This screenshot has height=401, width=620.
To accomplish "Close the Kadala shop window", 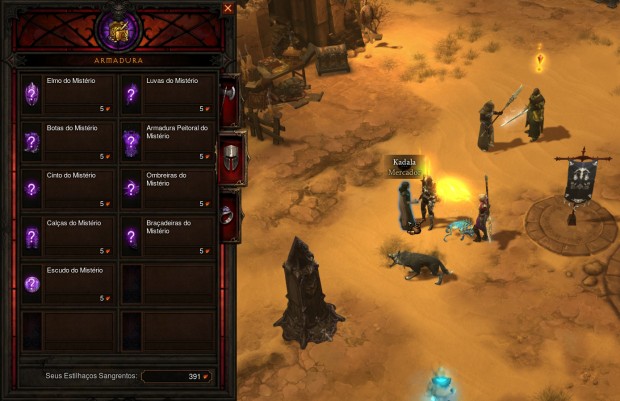I will click(x=227, y=8).
